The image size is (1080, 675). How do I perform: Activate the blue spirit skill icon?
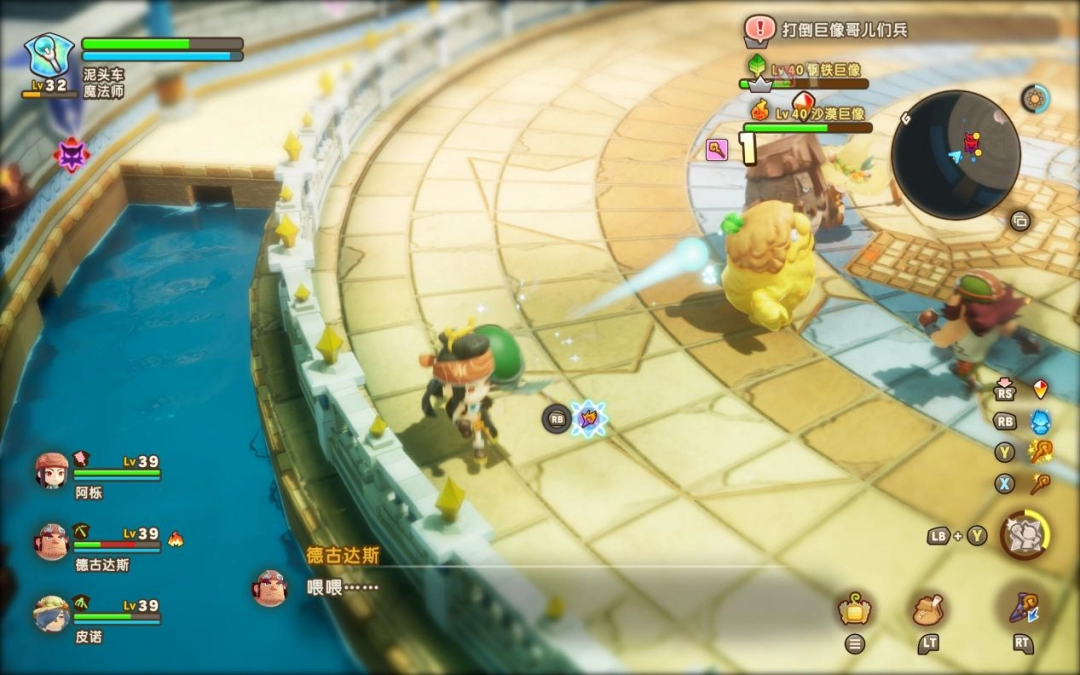tap(1040, 421)
